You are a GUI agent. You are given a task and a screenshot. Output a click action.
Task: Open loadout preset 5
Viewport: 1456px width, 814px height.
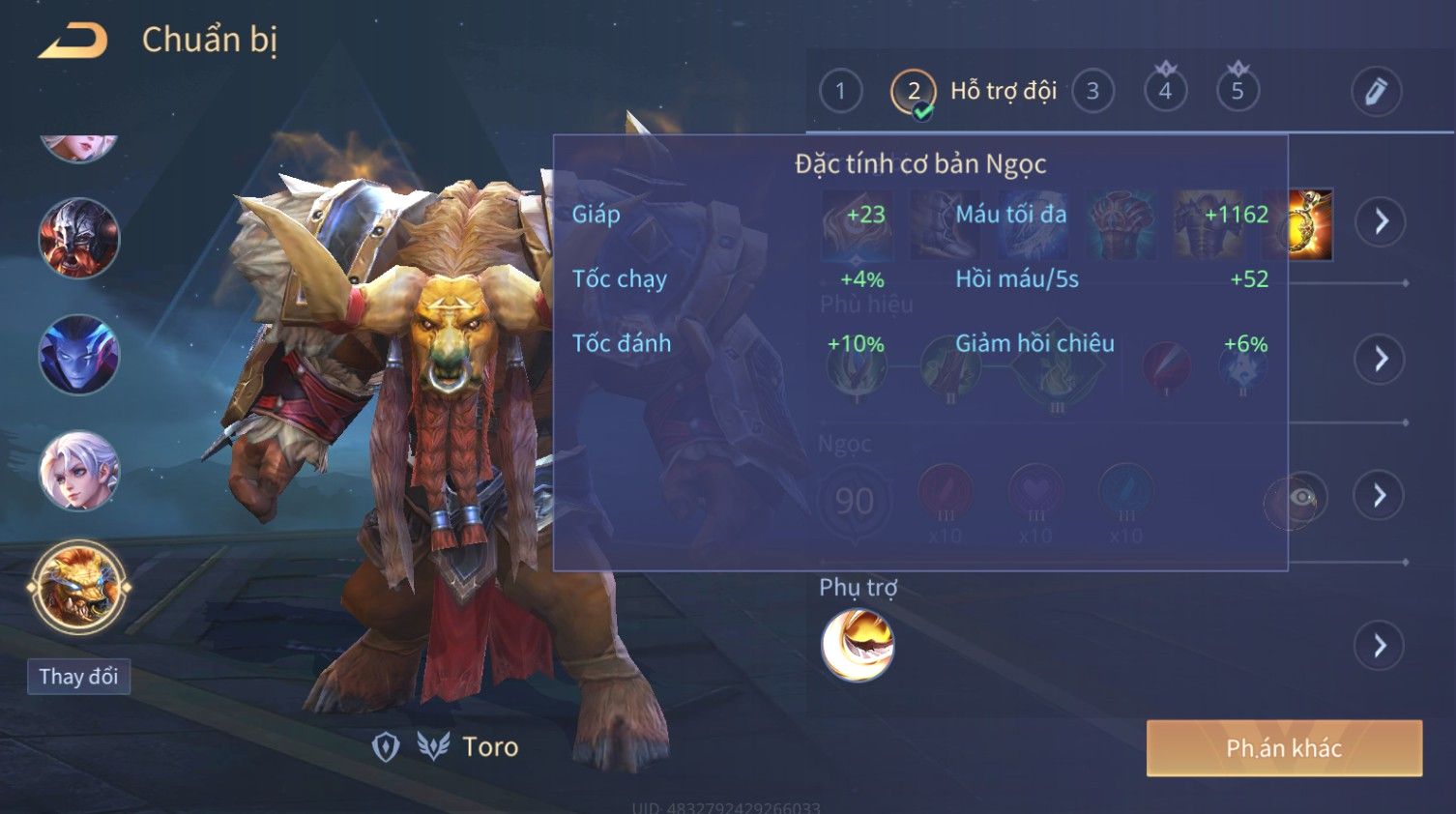1238,92
